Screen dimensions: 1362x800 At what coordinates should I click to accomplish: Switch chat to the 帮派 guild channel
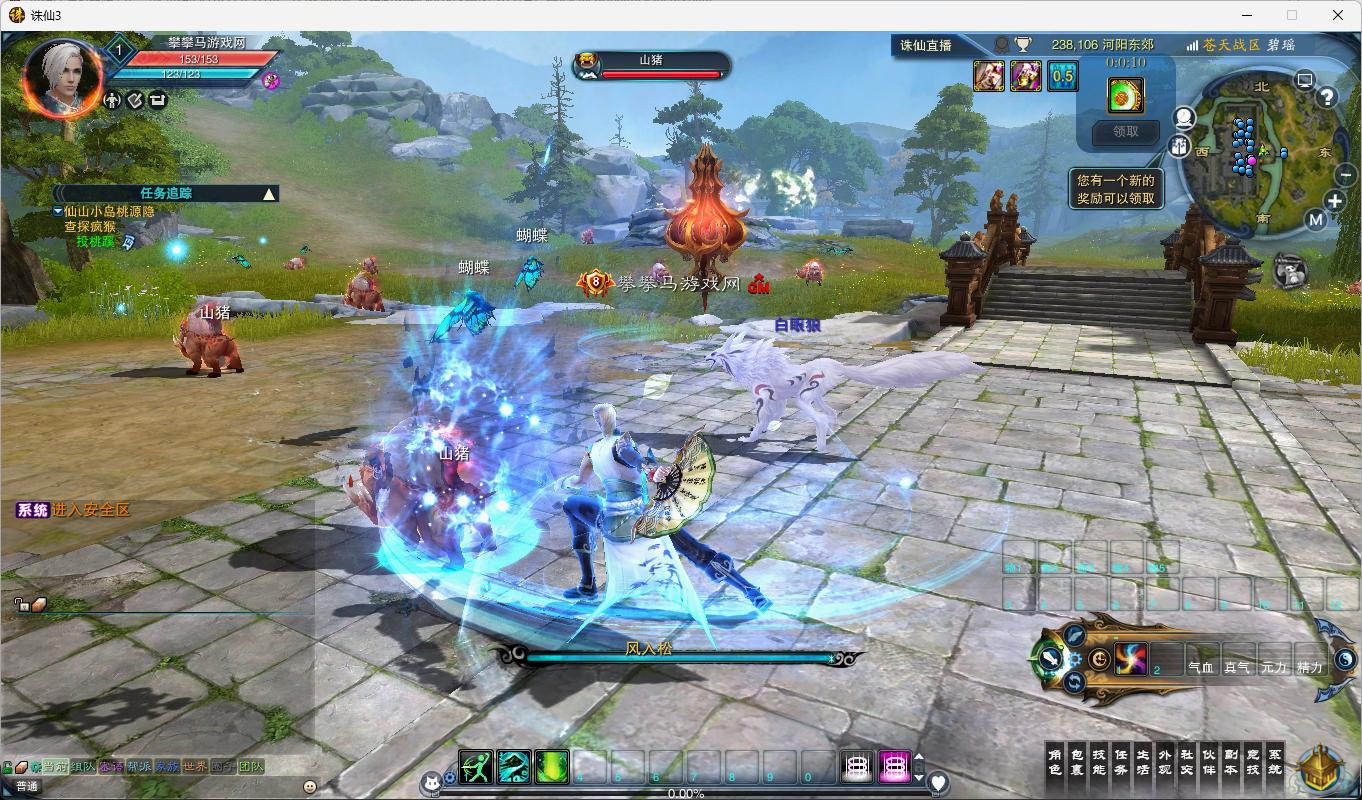pyautogui.click(x=139, y=767)
